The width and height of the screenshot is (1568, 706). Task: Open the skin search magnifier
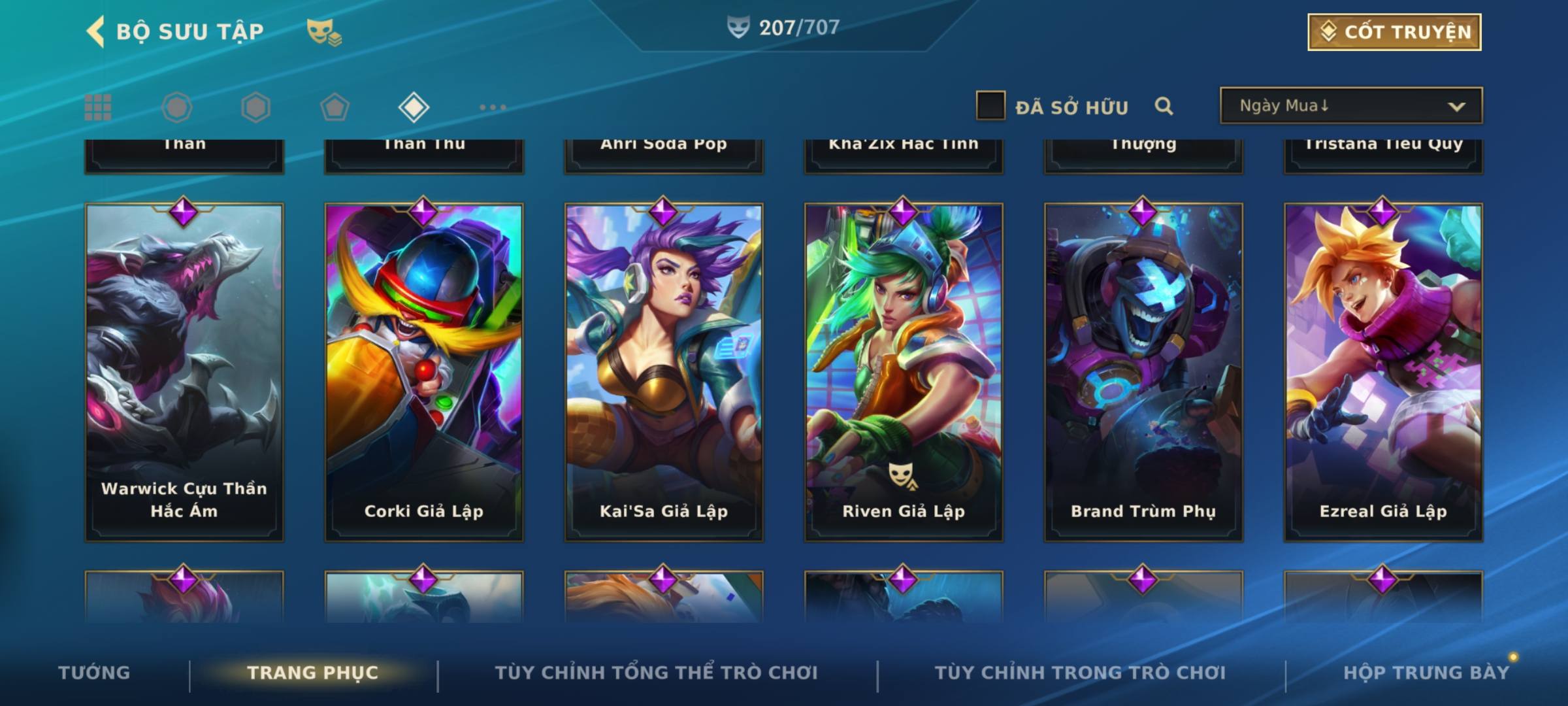(1164, 106)
